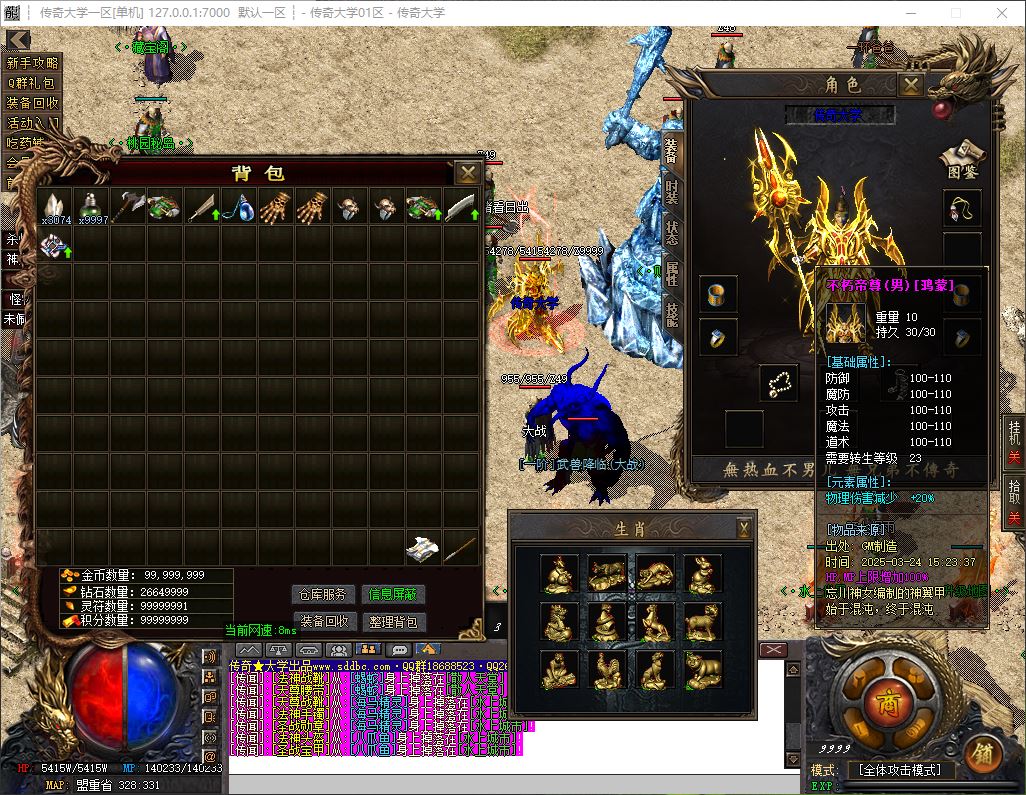Open the Q群礼包 gift pack menu
1026x795 pixels.
[x=32, y=83]
